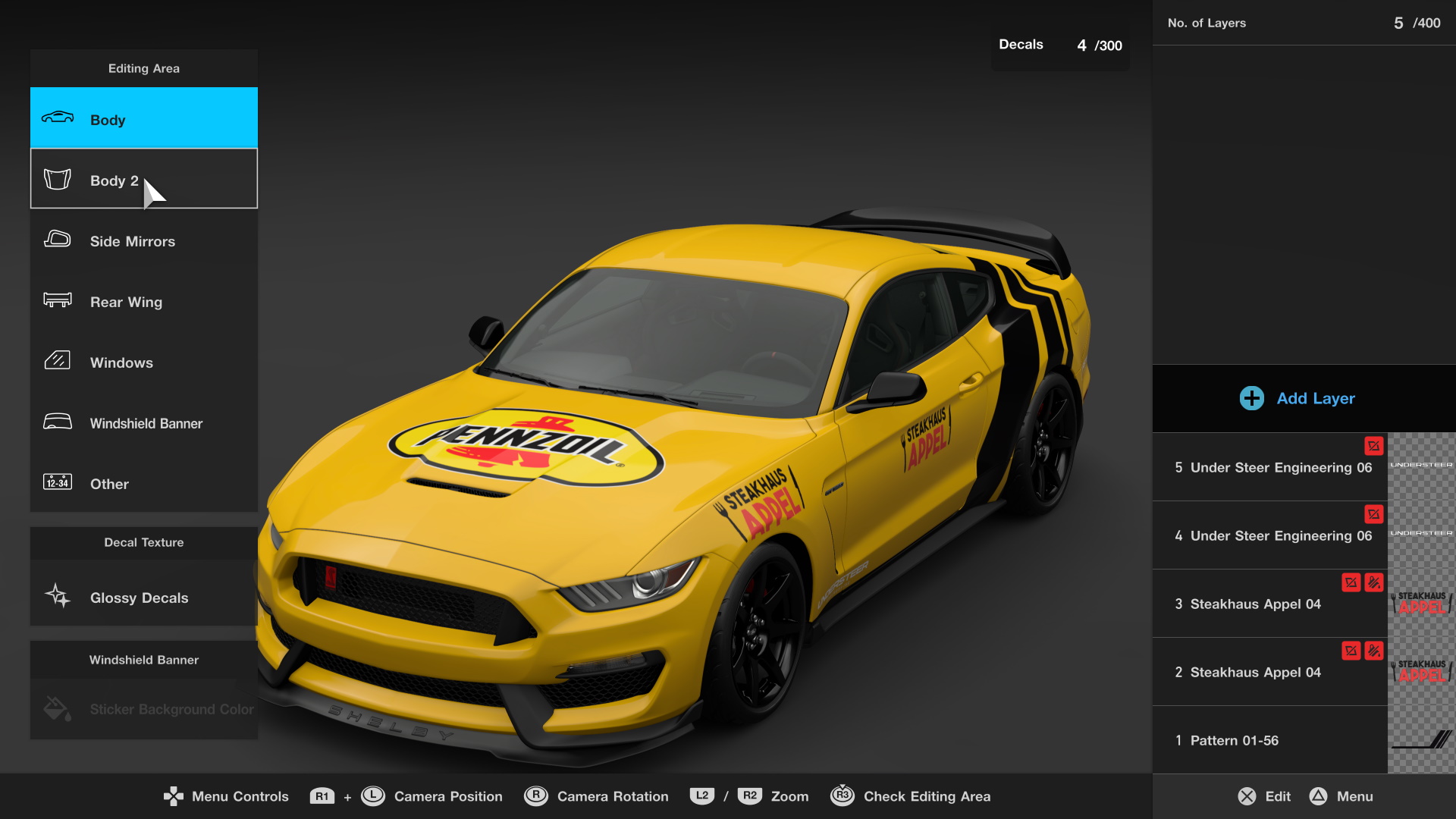Select the Side Mirrors icon
The width and height of the screenshot is (1456, 819).
57,240
